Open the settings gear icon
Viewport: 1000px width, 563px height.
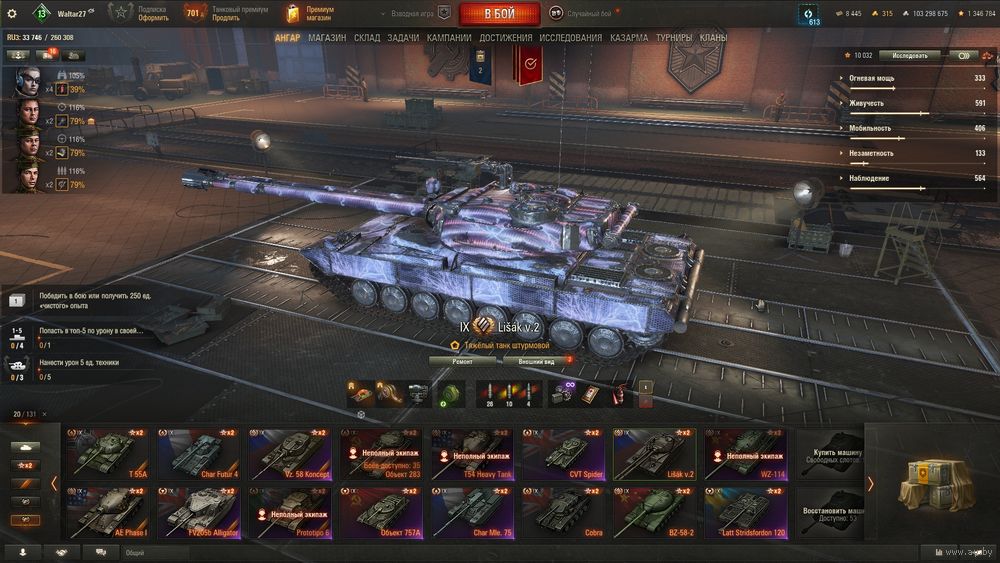coord(12,13)
